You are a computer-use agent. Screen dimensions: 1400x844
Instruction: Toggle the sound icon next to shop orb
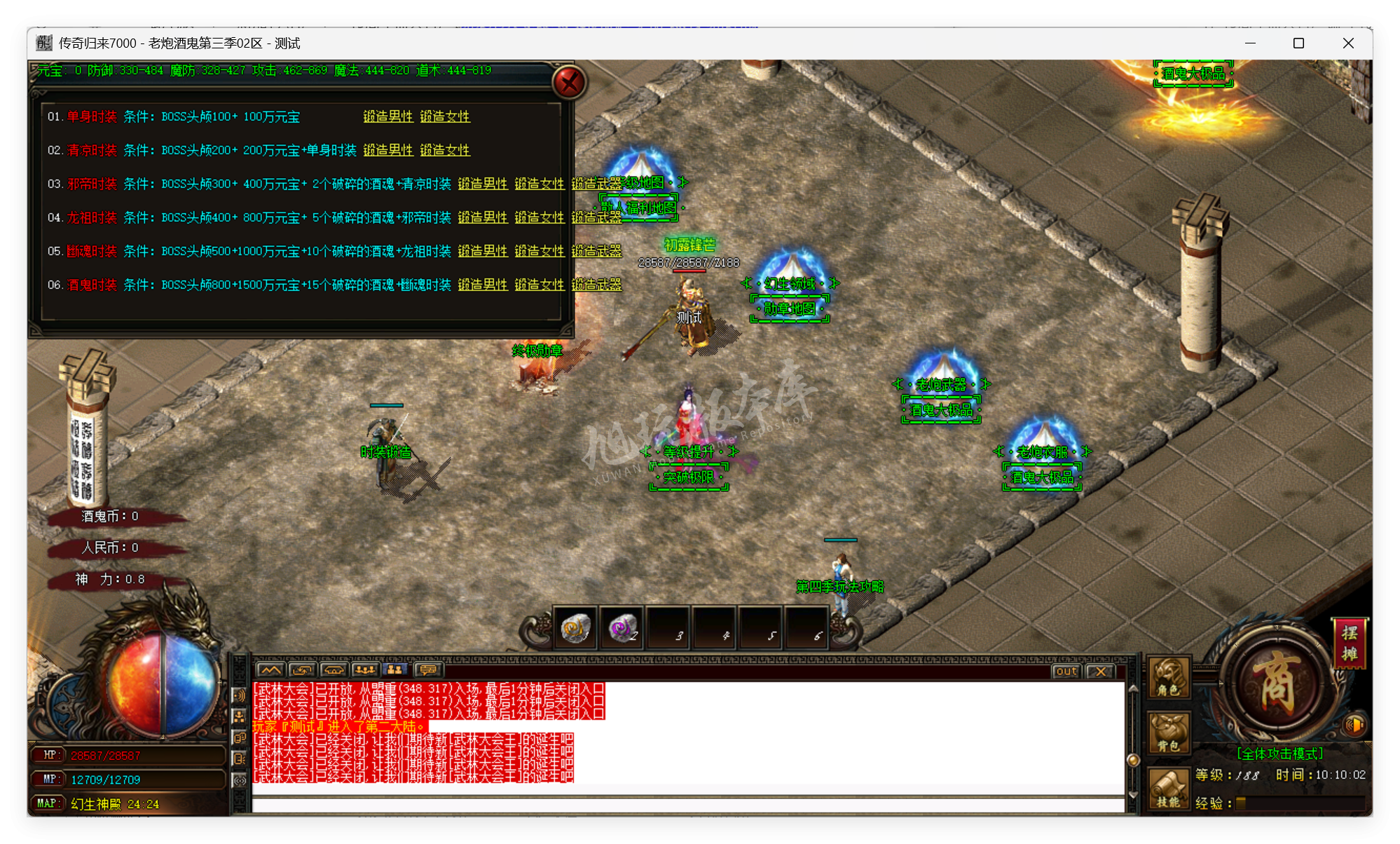pos(1354,726)
